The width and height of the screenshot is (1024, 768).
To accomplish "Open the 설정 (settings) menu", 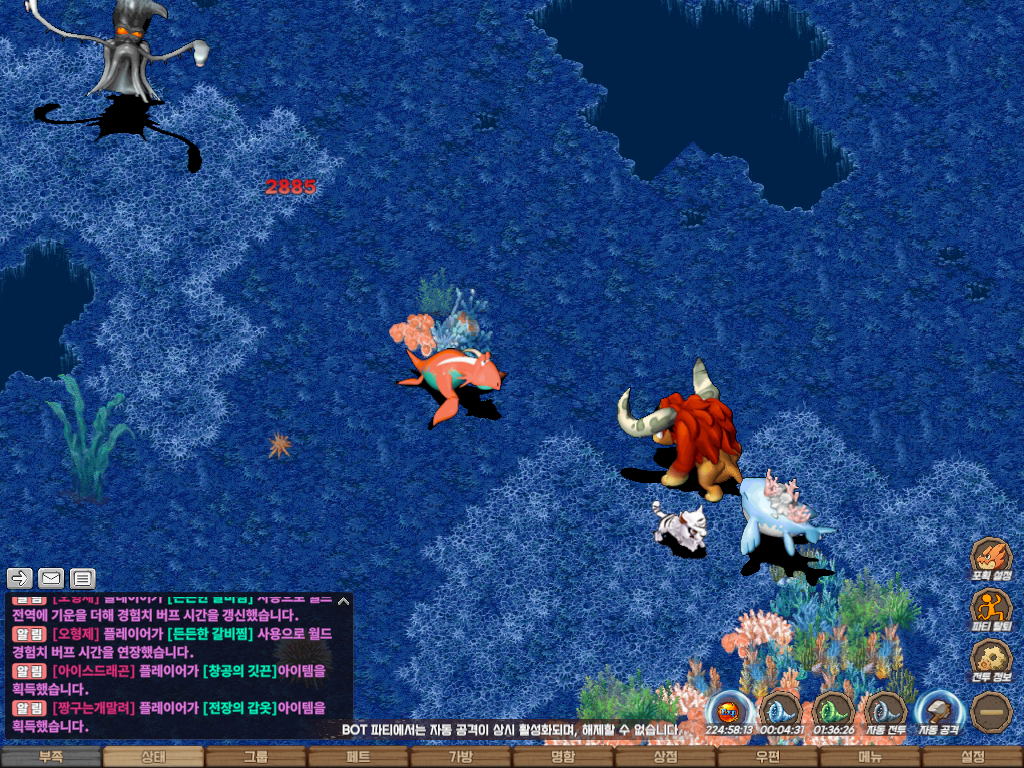I will coord(972,757).
